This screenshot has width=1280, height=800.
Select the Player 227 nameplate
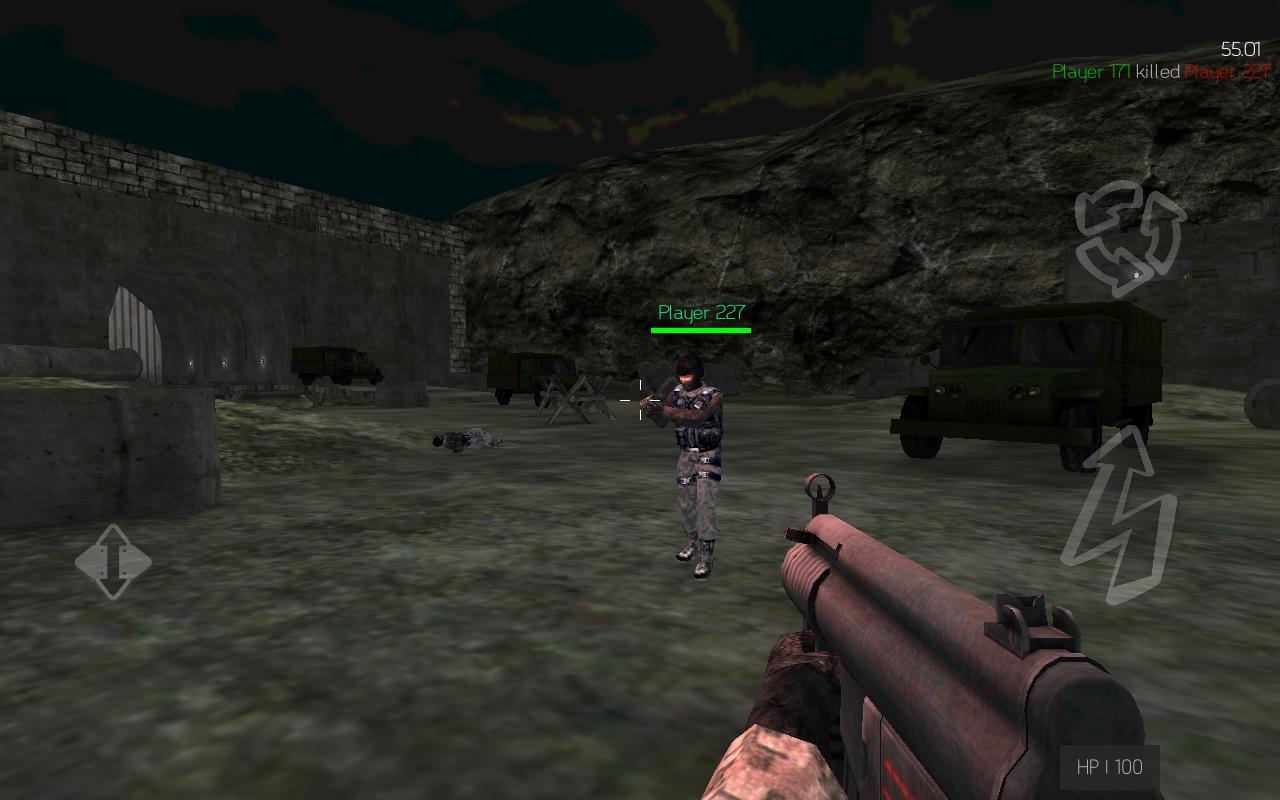click(x=699, y=312)
